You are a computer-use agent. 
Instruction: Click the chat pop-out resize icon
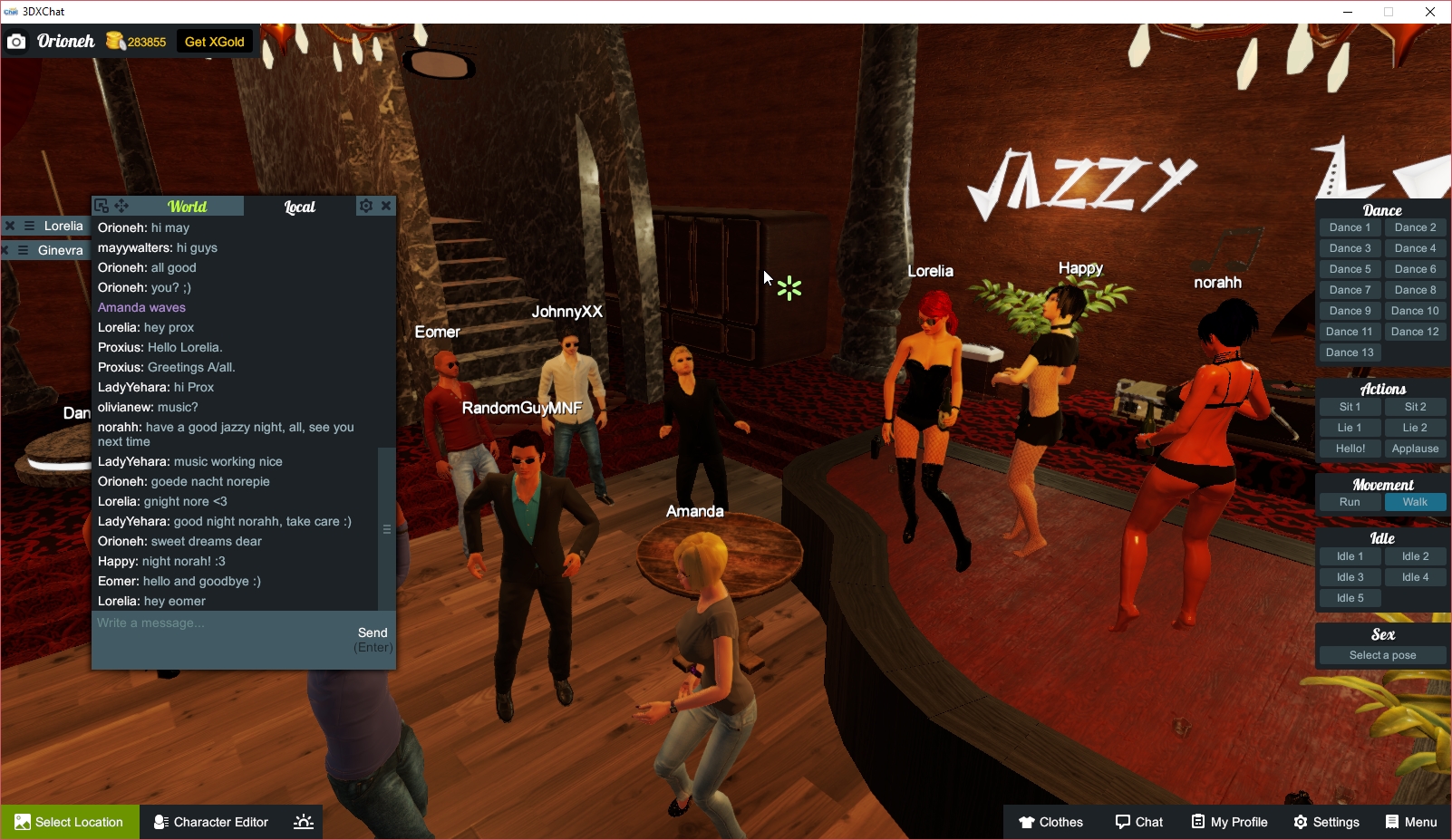point(102,206)
